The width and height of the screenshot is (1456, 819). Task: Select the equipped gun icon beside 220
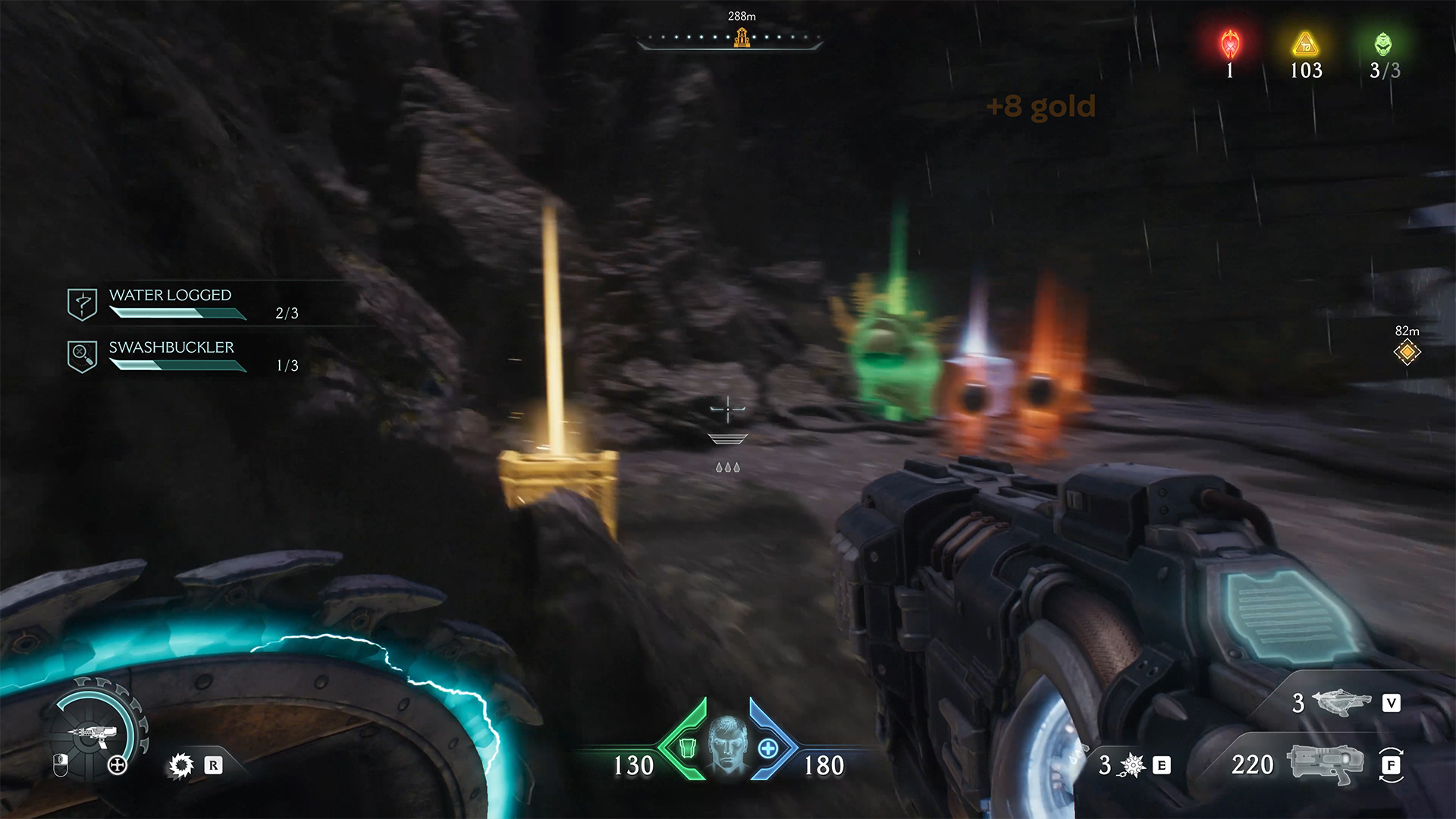pos(1325,764)
